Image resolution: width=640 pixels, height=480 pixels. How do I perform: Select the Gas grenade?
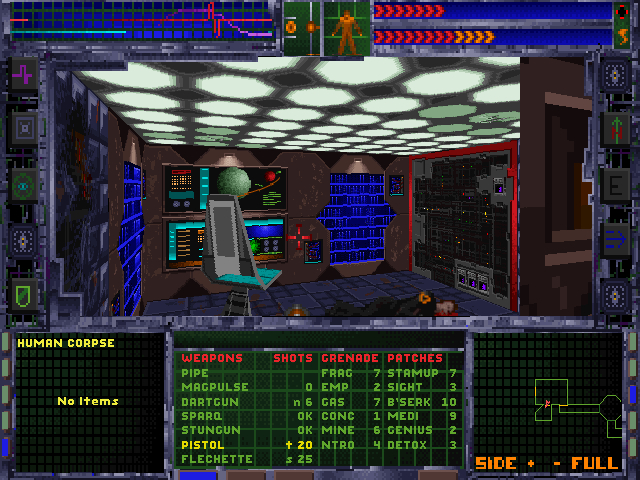[333, 401]
